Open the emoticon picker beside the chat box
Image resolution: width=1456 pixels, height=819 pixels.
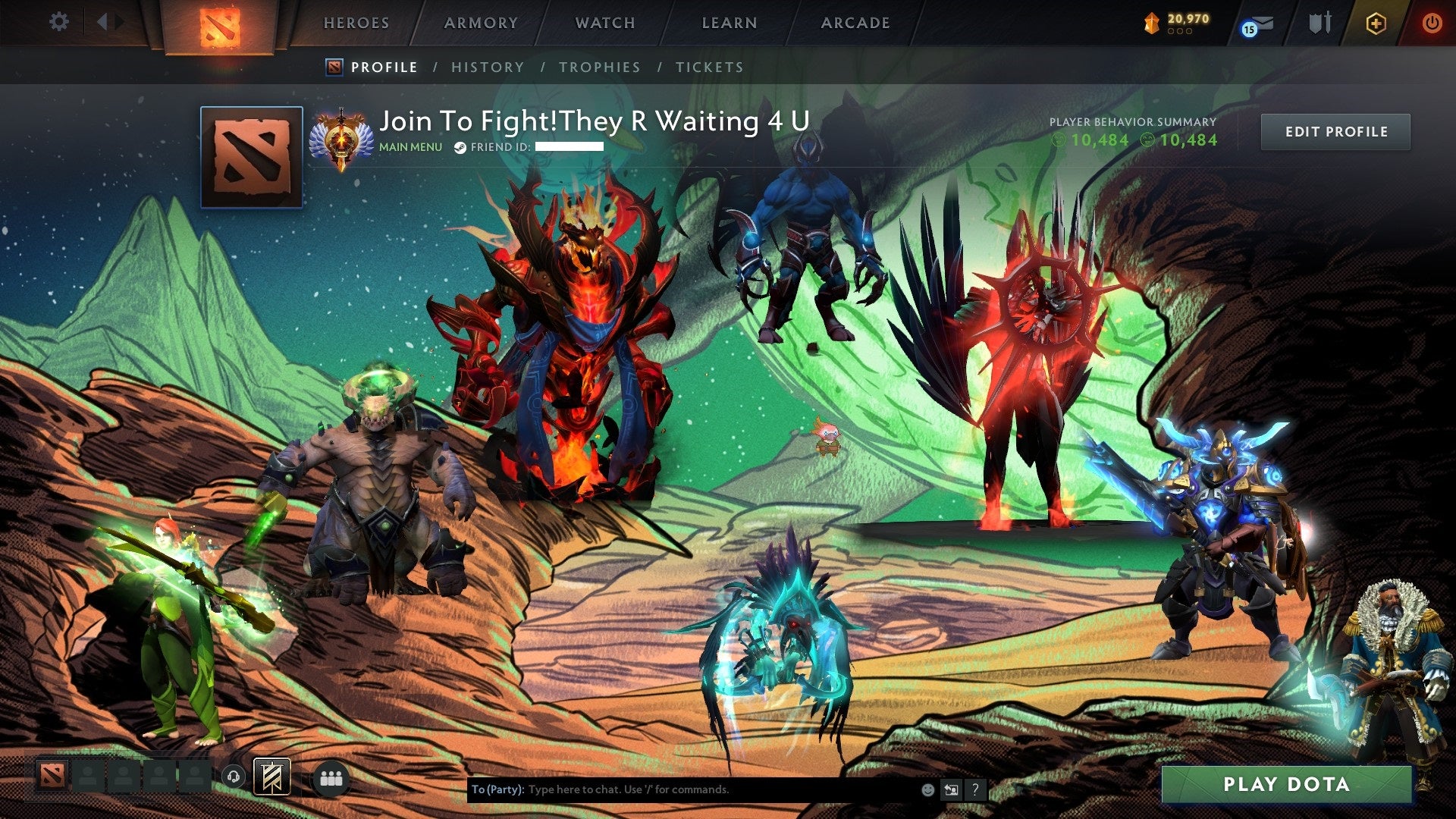927,789
